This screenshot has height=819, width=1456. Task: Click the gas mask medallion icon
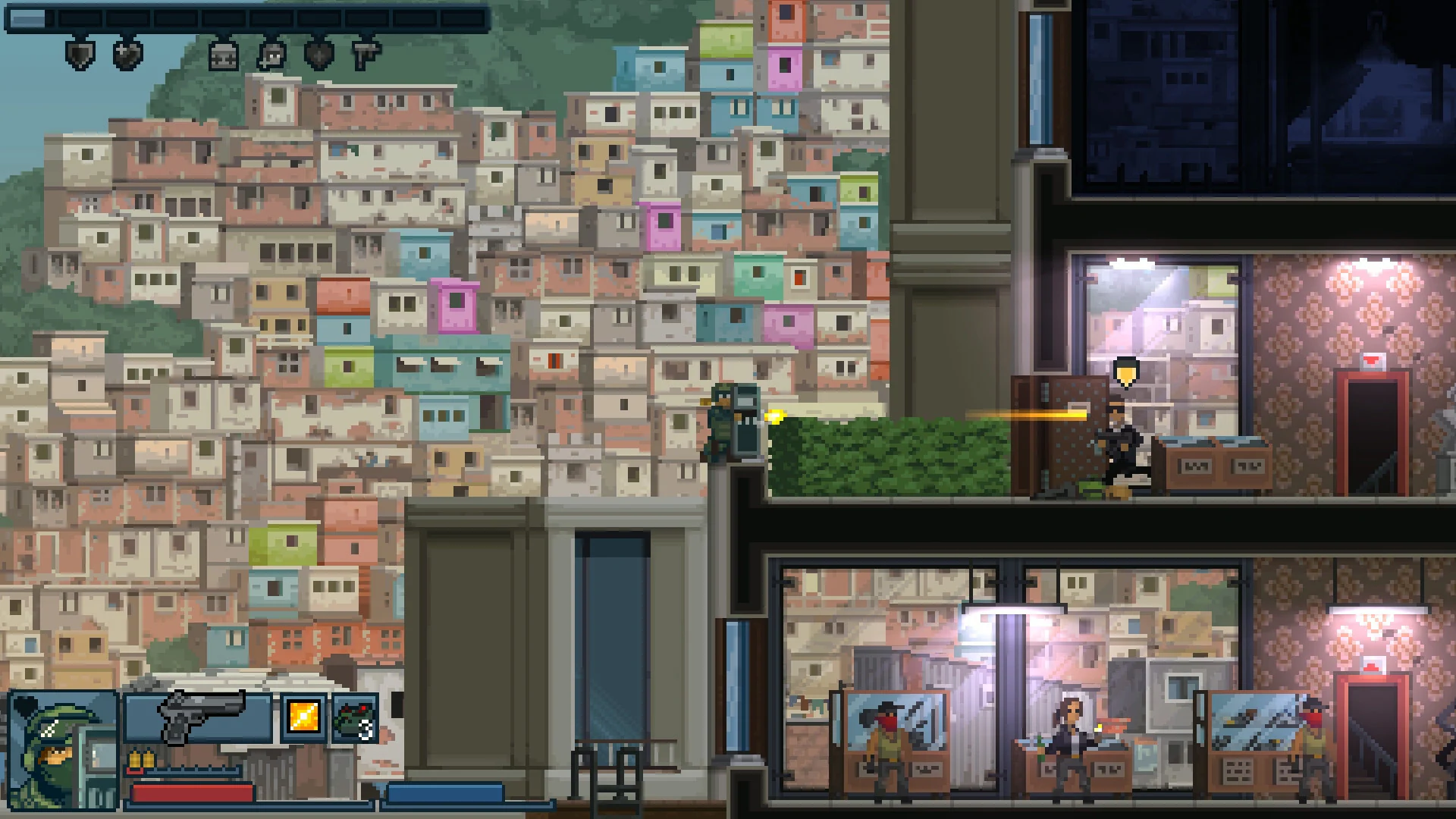(x=271, y=56)
